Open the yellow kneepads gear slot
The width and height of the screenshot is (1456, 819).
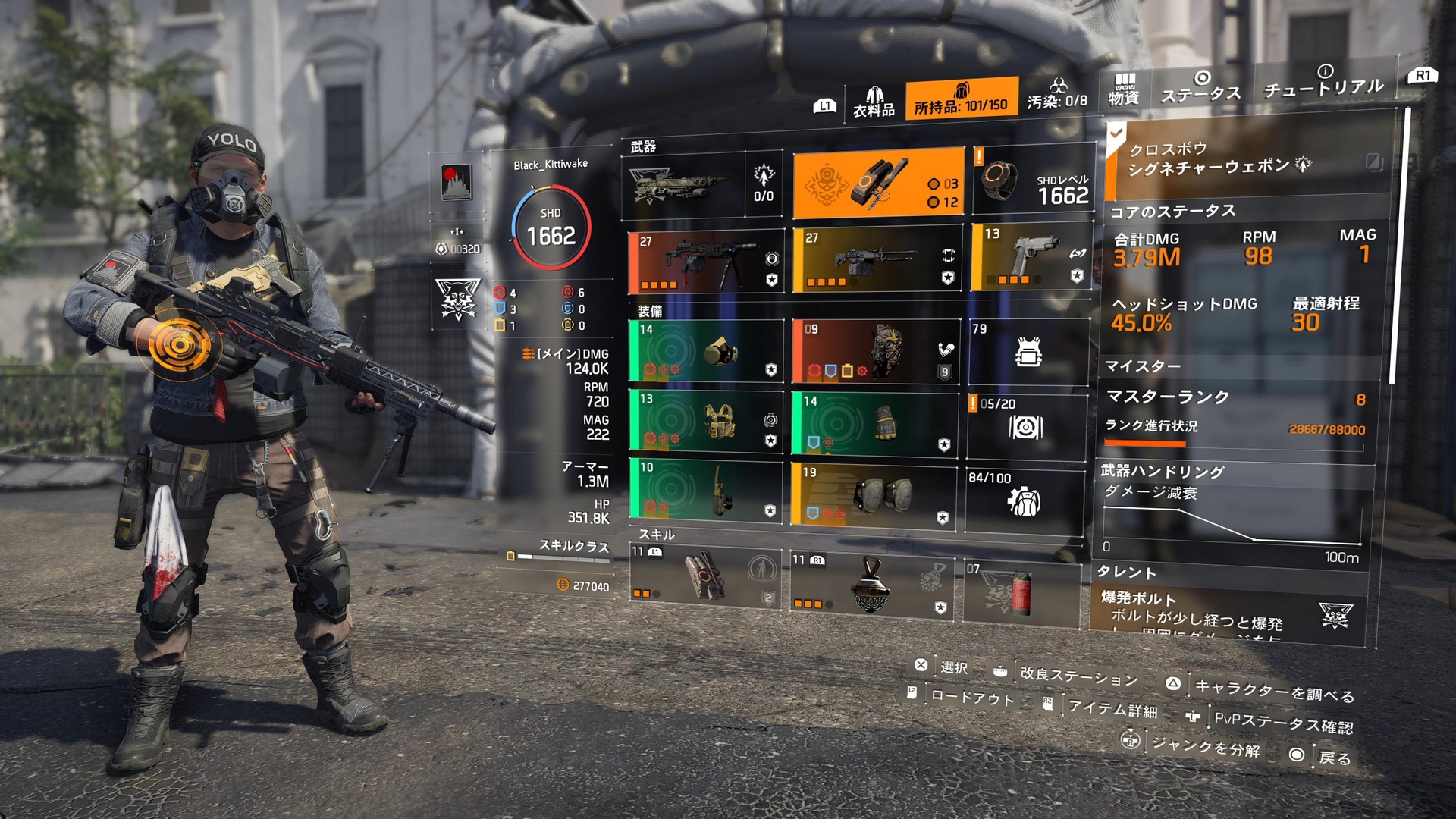click(x=874, y=495)
